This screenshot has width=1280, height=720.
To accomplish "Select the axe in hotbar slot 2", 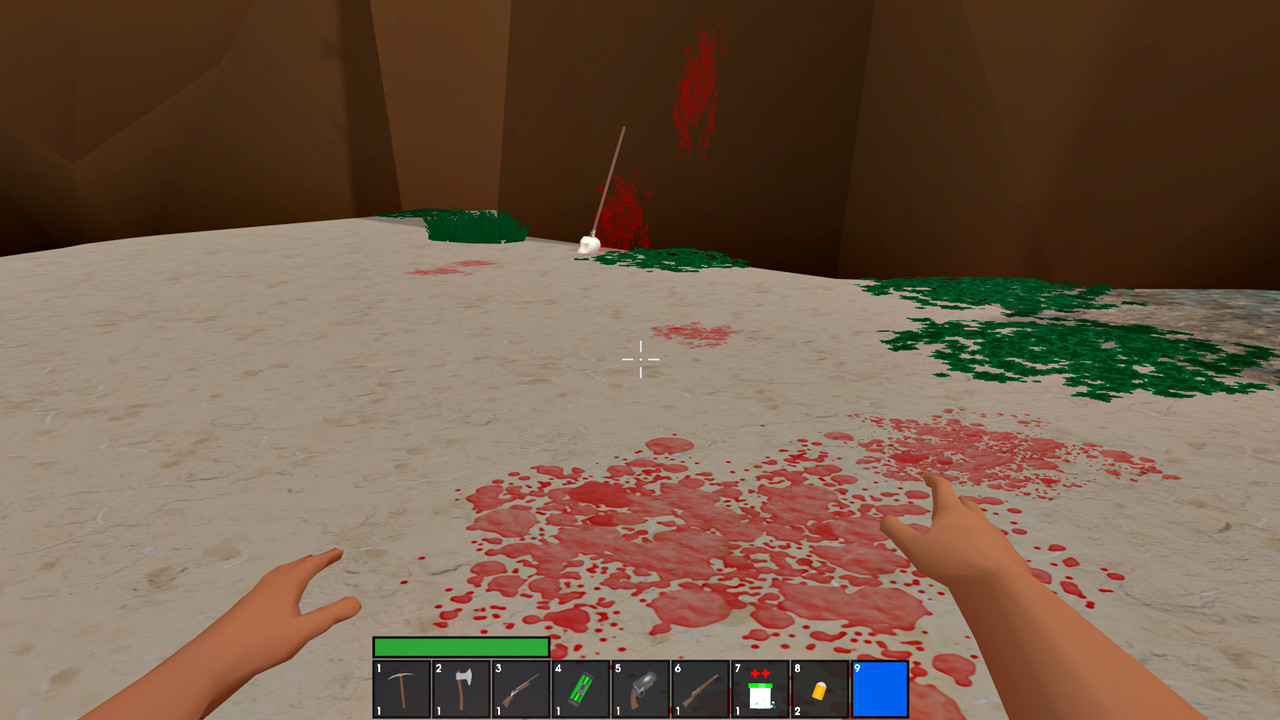I will coord(462,688).
